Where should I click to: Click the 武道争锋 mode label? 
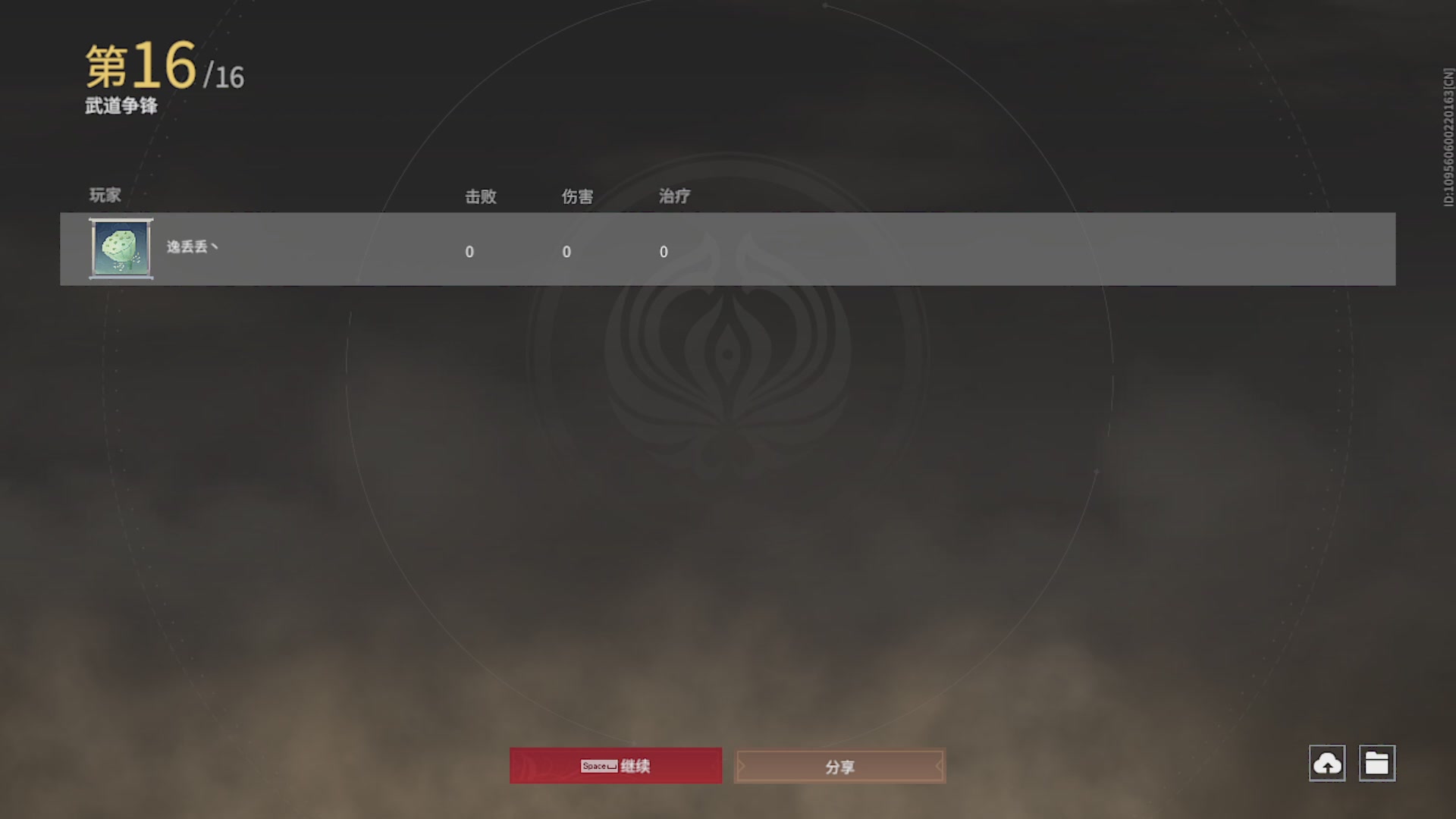pyautogui.click(x=120, y=107)
